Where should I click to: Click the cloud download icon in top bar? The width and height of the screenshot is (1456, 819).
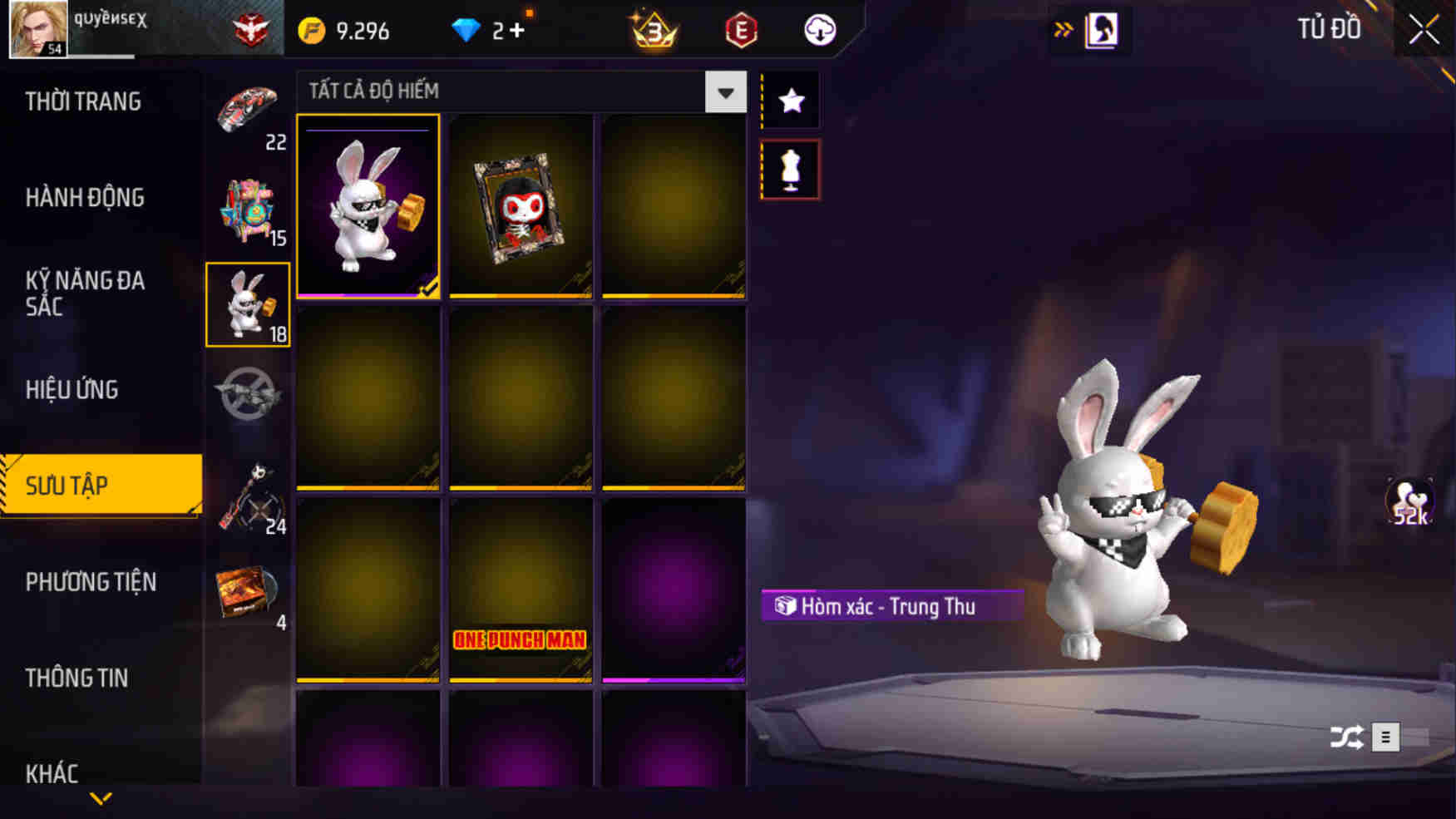coord(818,31)
